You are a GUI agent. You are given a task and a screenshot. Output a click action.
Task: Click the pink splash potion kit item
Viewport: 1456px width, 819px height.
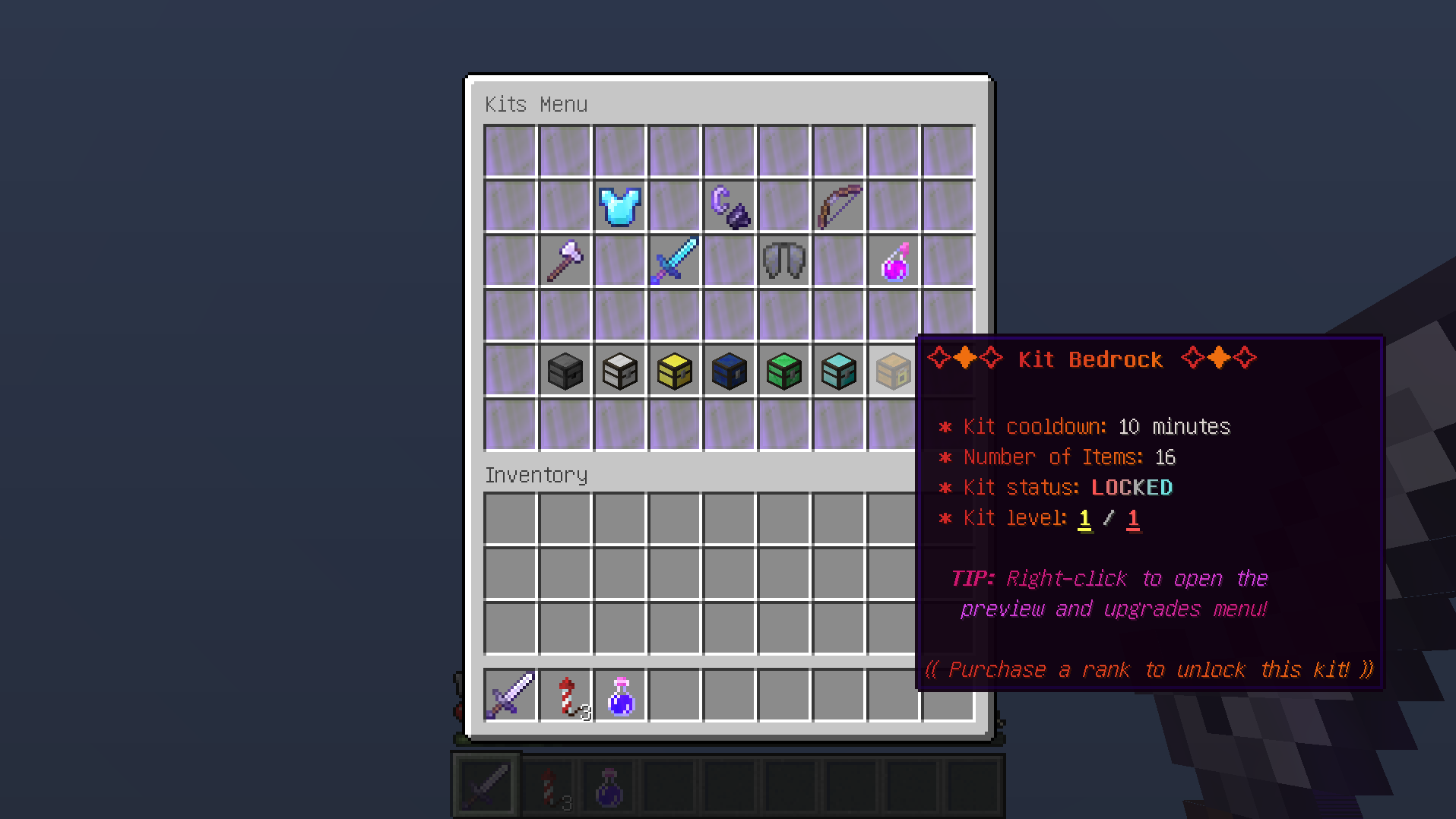893,261
